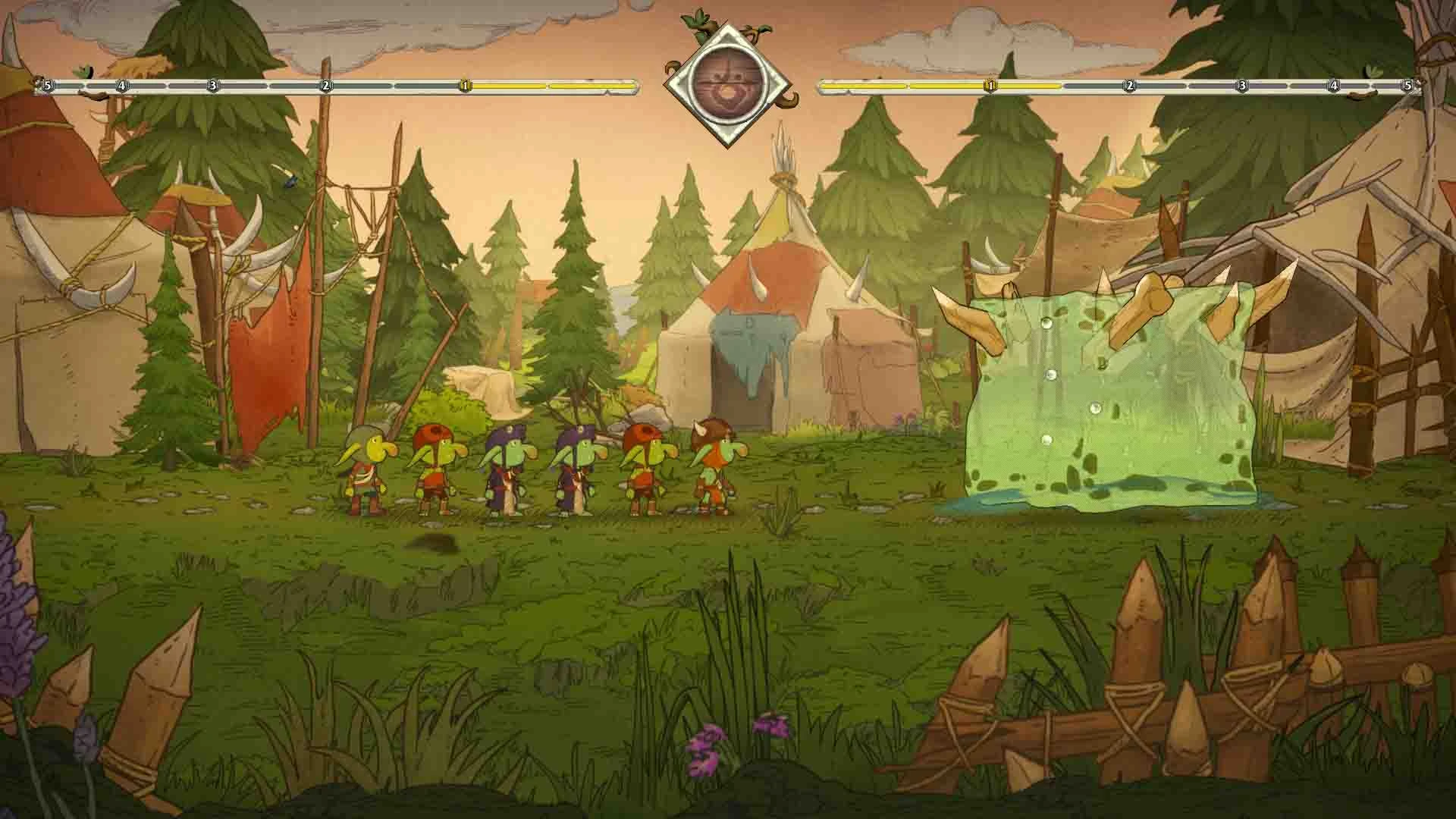Select milestone marker 4 on left progress bar
The height and width of the screenshot is (819, 1456).
pos(121,86)
